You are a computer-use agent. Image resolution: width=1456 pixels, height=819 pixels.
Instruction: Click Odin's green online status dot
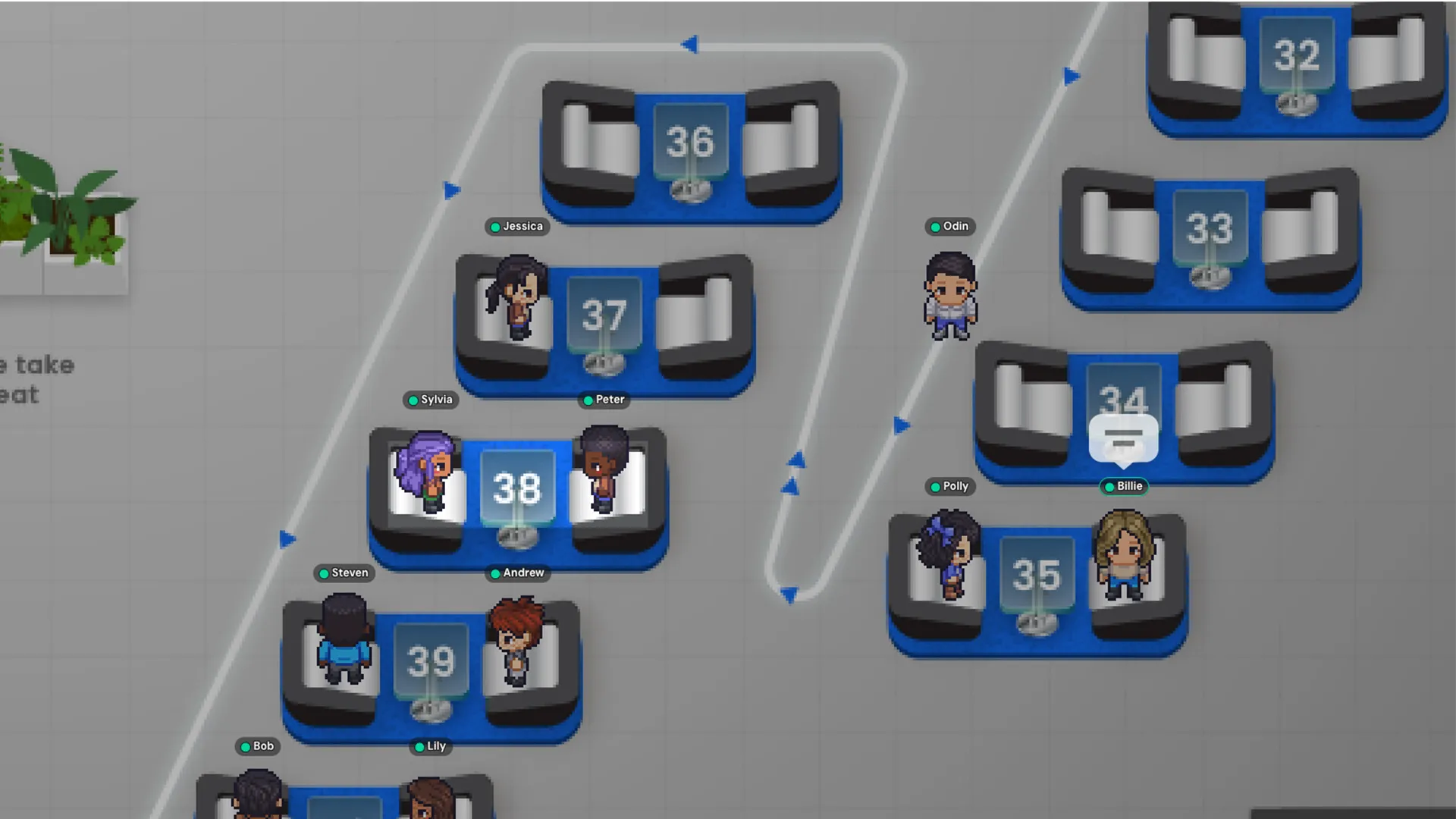point(934,226)
